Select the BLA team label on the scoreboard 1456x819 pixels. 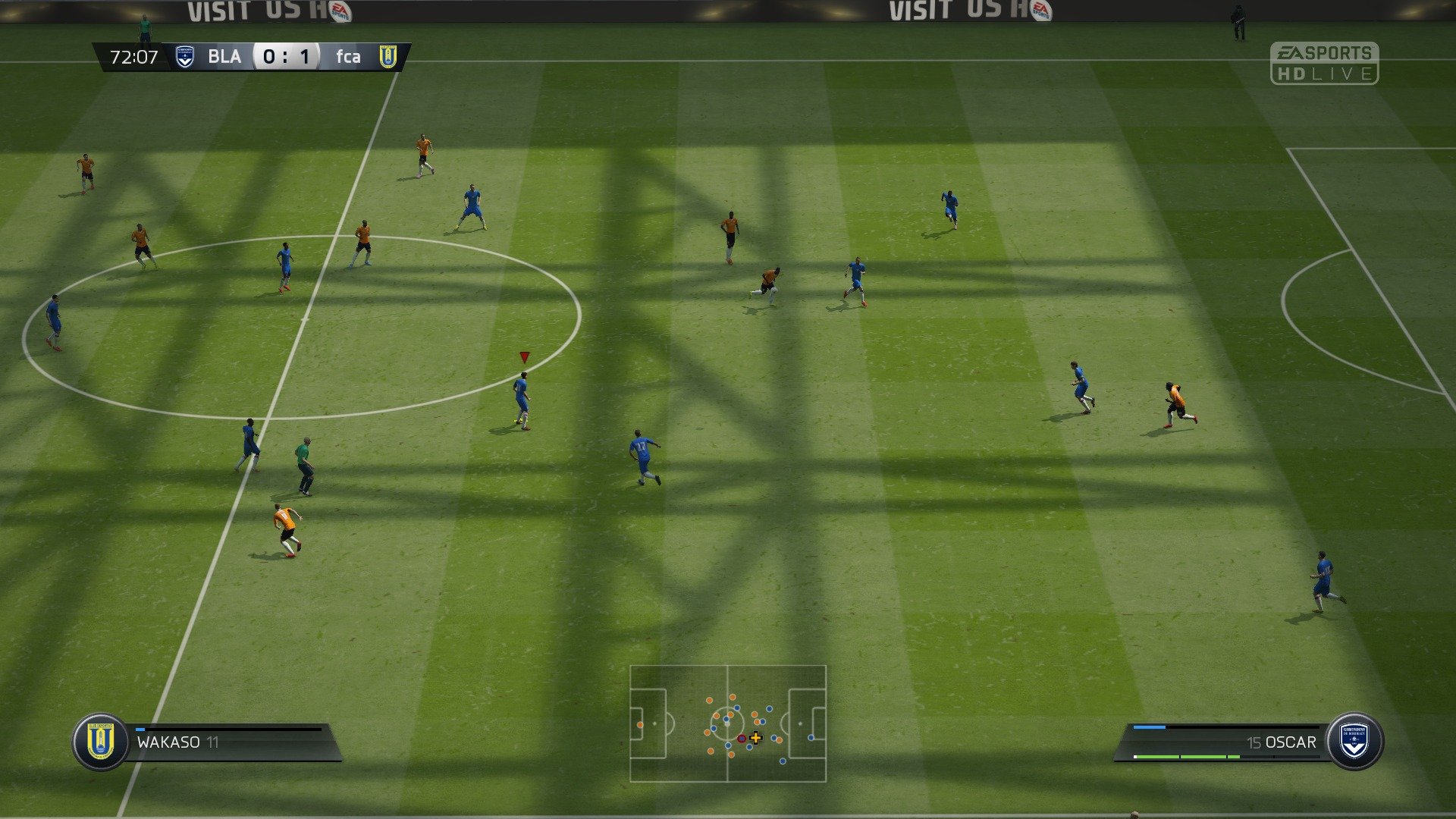227,57
